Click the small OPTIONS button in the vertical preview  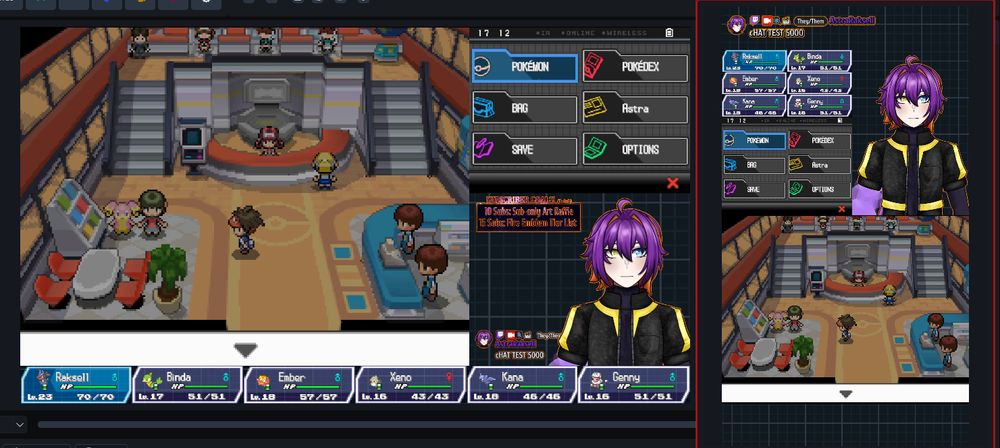pos(818,188)
